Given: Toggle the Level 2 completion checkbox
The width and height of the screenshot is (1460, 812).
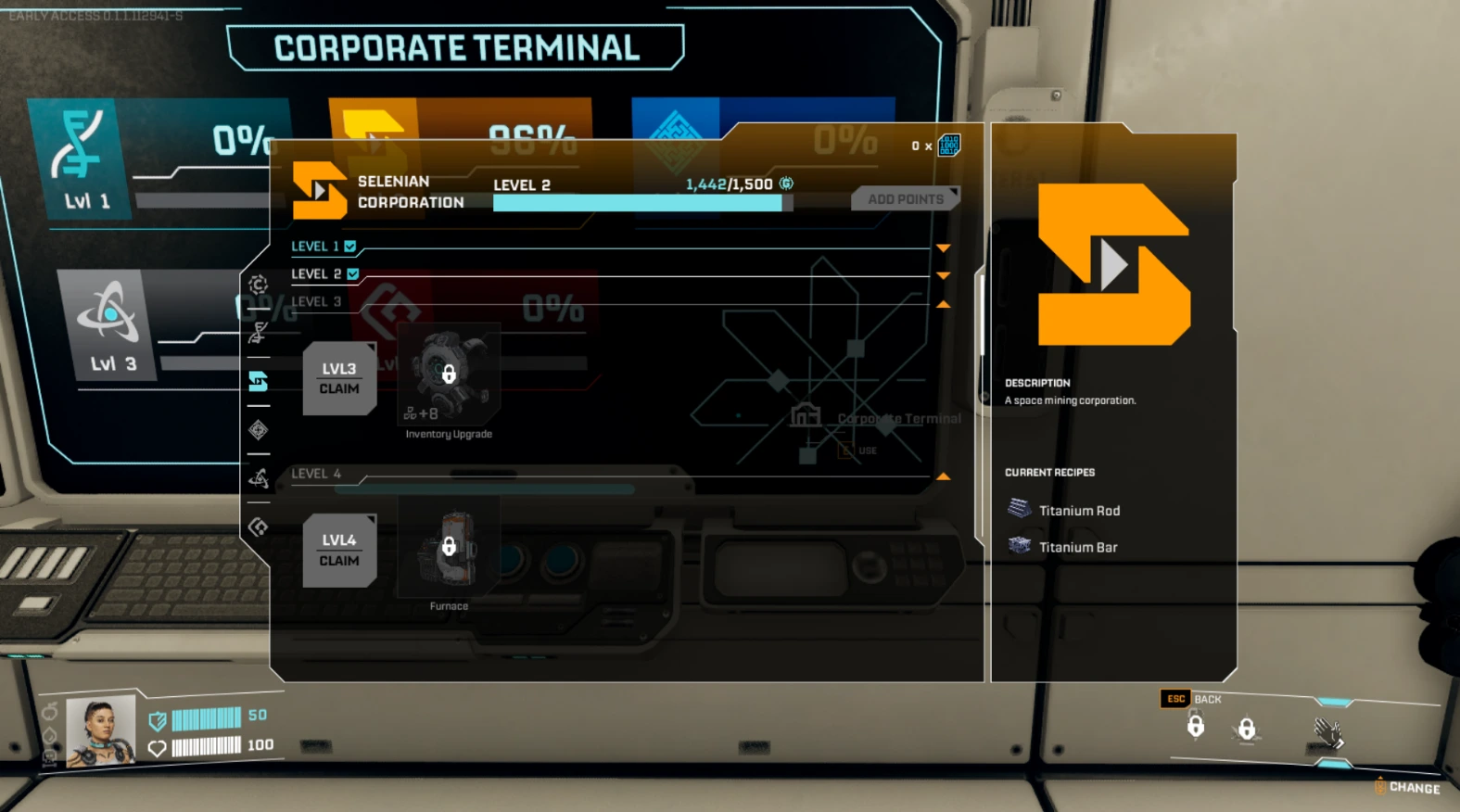Looking at the screenshot, I should pyautogui.click(x=353, y=273).
